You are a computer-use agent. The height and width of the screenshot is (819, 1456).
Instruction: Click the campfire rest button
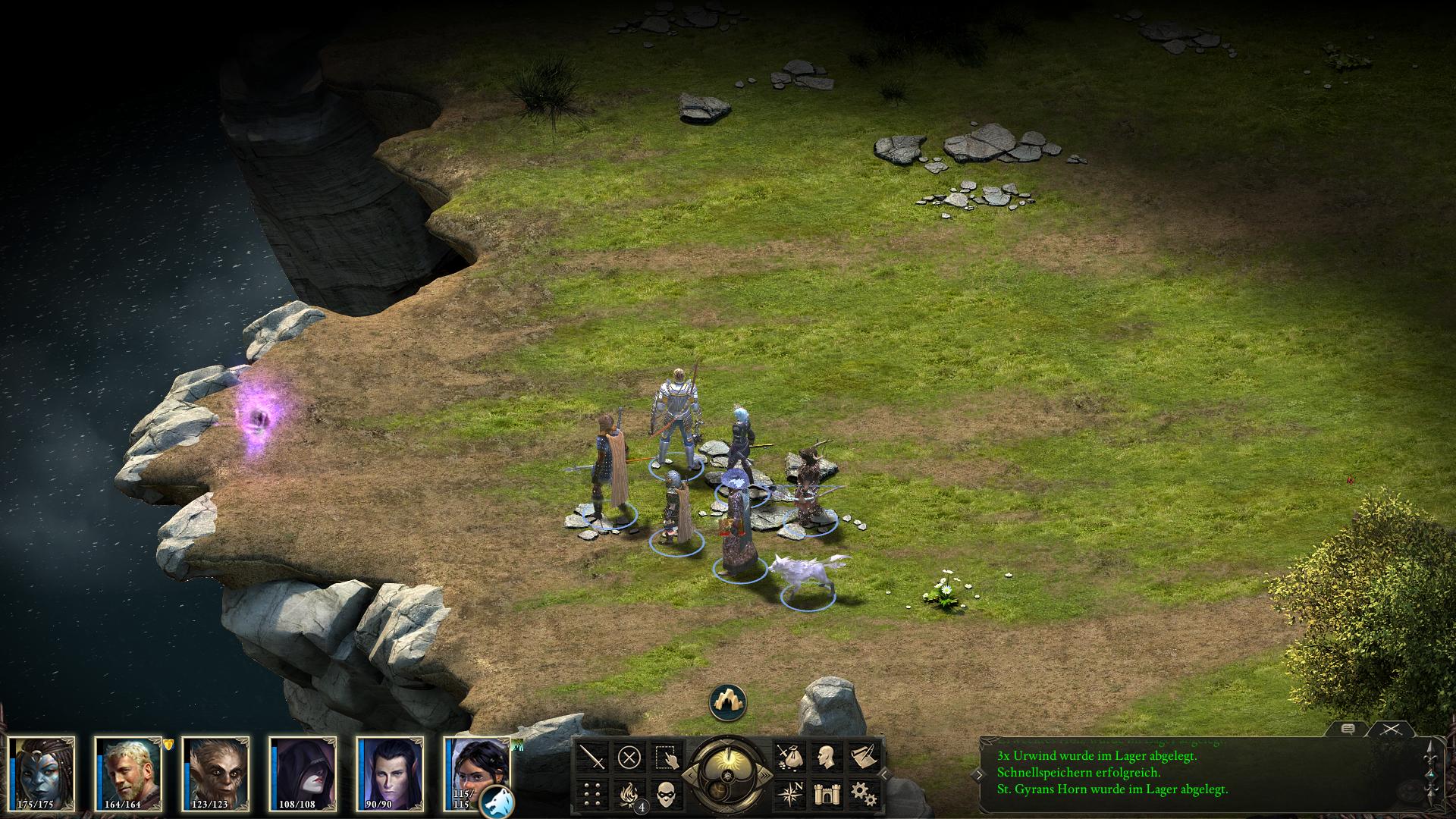tap(629, 794)
